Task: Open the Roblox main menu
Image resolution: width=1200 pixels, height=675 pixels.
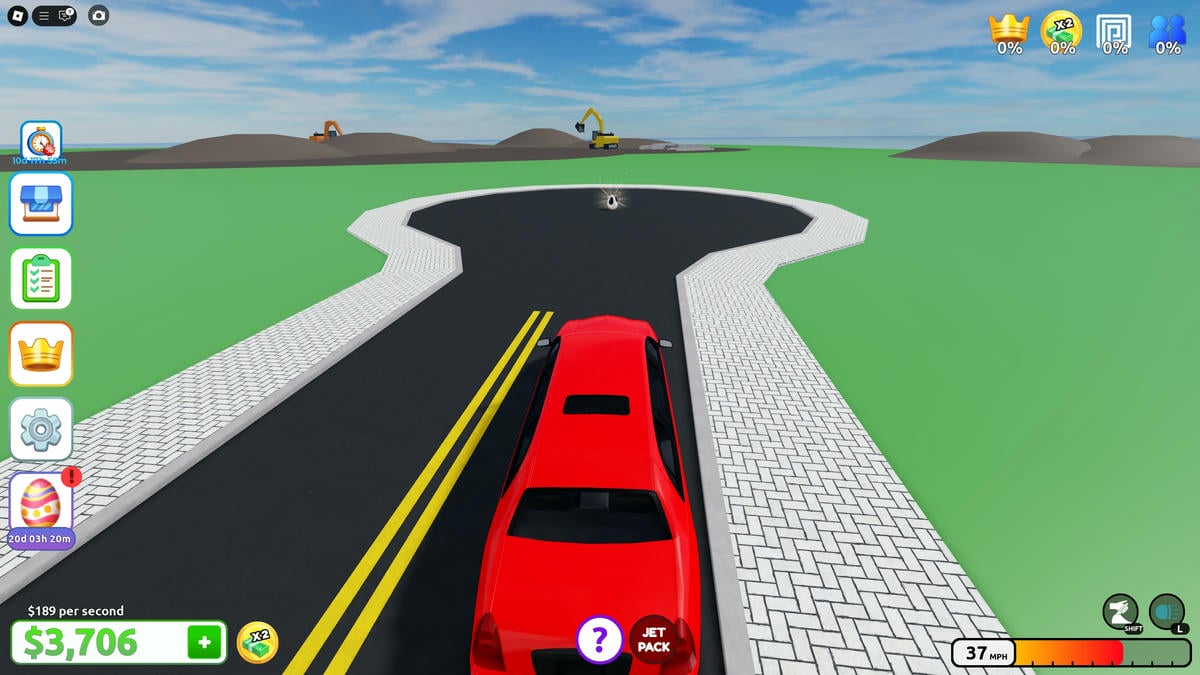Action: coord(16,15)
